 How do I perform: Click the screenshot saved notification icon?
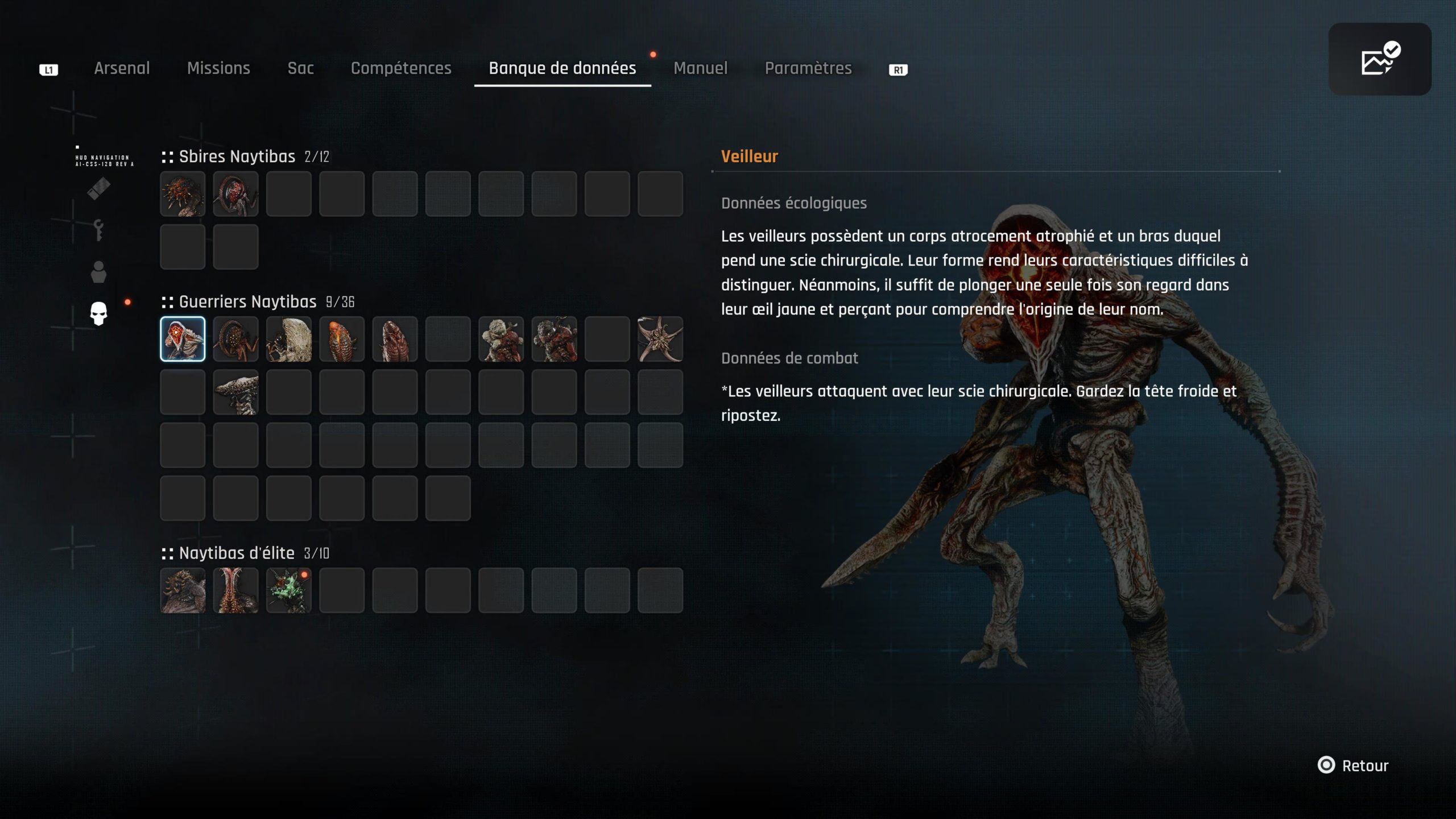tap(1379, 59)
